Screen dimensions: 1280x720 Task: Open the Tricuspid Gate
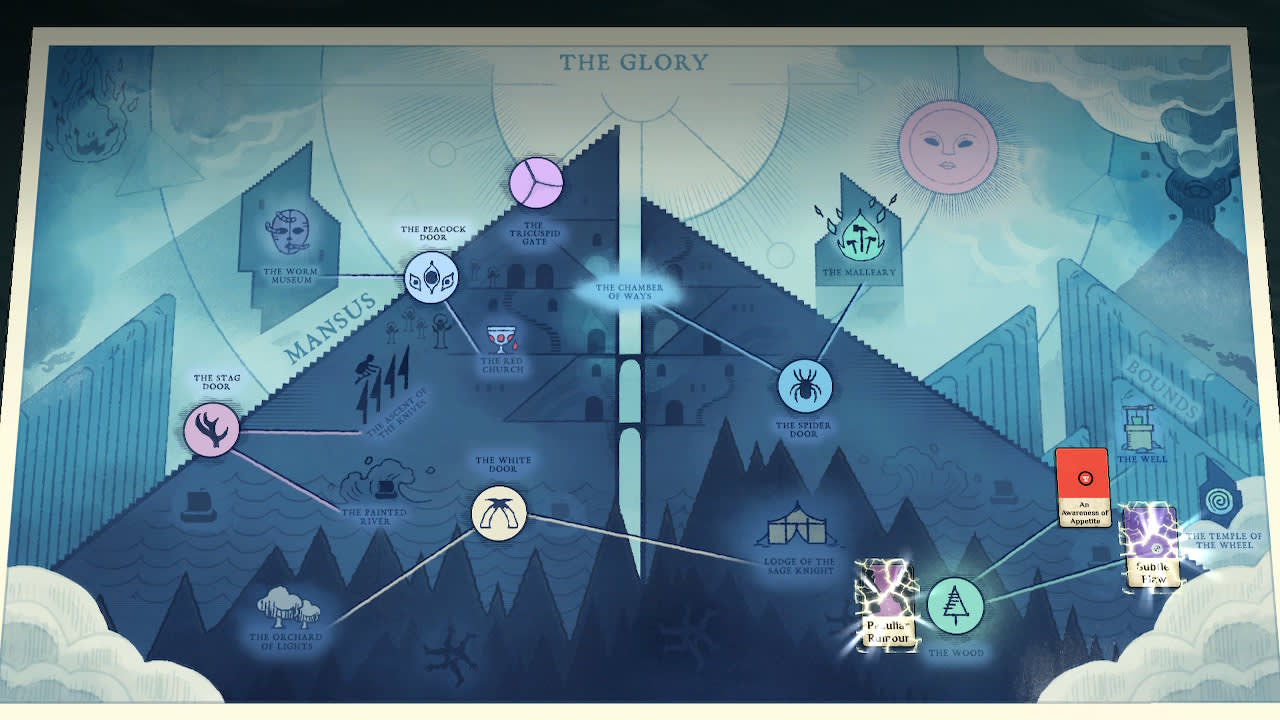point(537,182)
